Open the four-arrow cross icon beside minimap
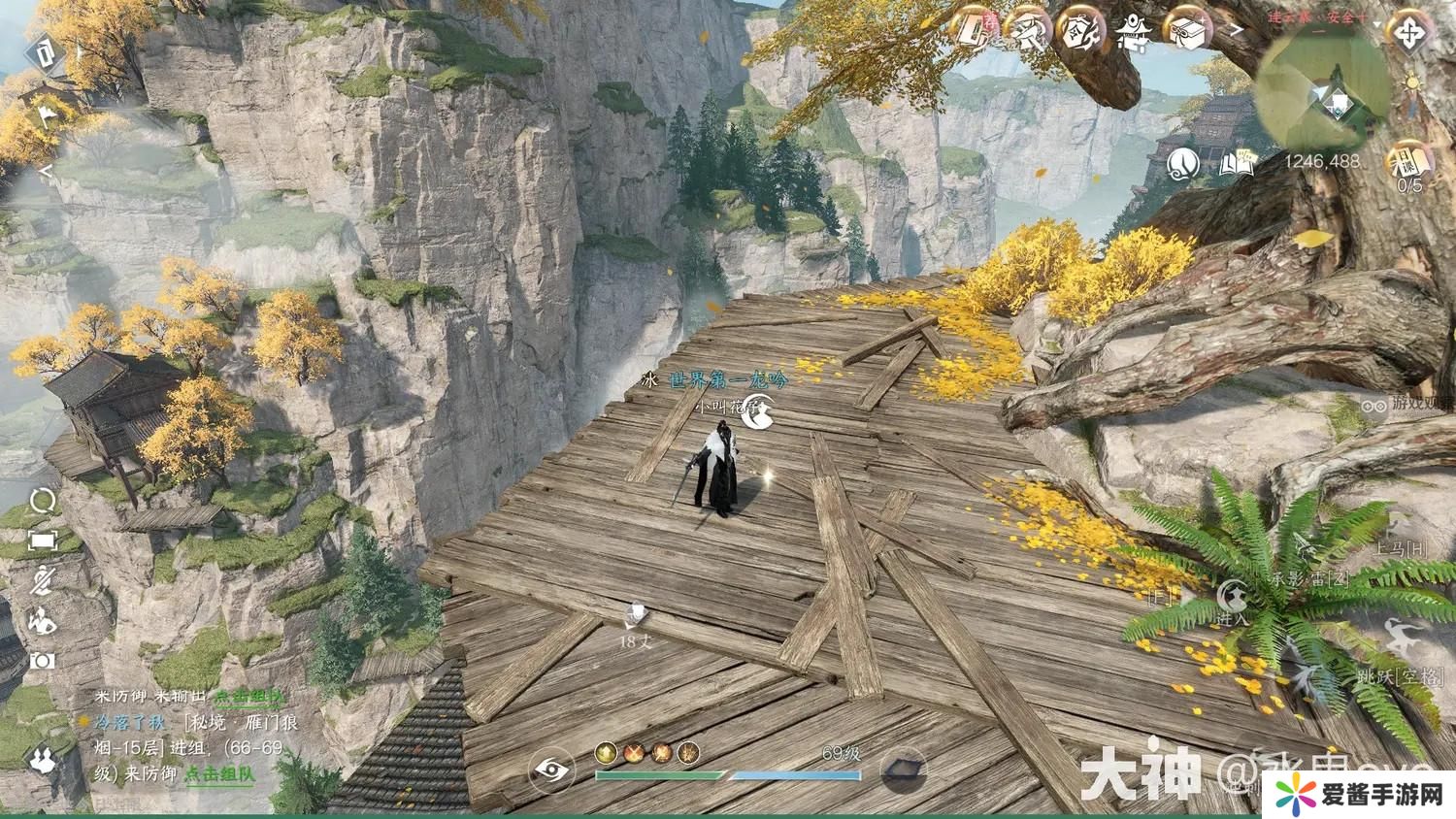The image size is (1456, 819). pyautogui.click(x=1409, y=34)
